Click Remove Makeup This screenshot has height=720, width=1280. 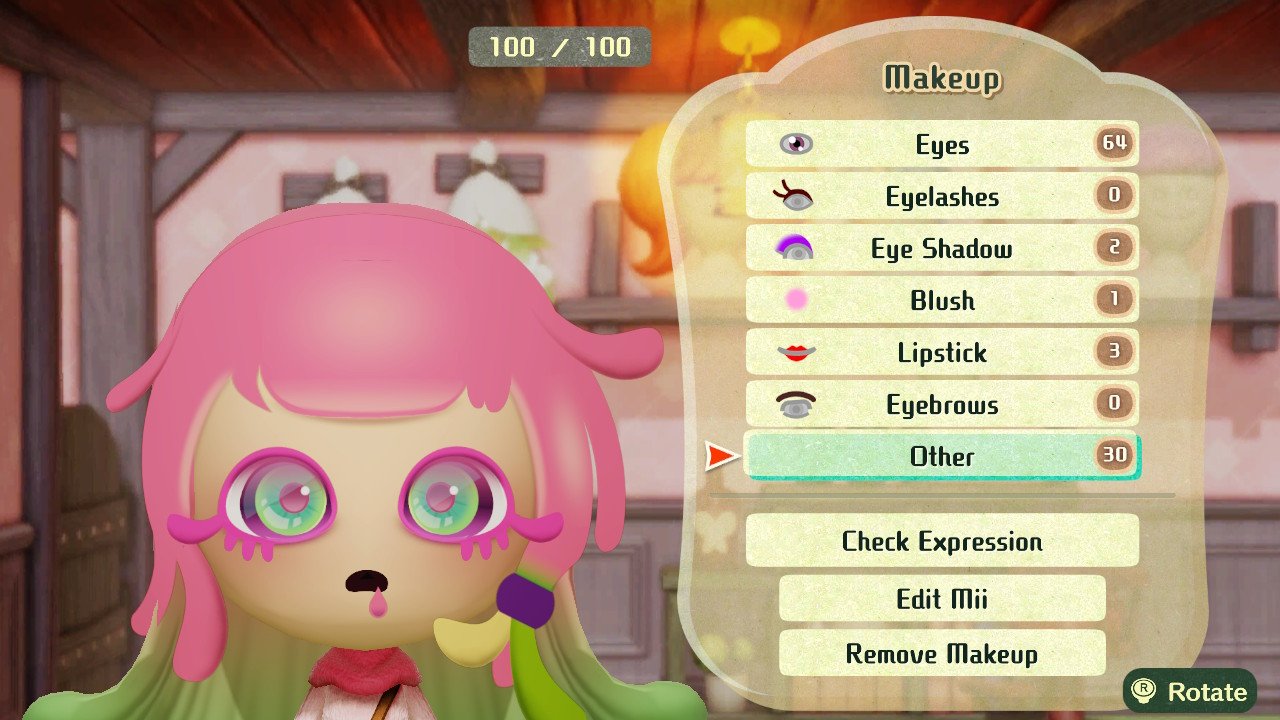940,654
